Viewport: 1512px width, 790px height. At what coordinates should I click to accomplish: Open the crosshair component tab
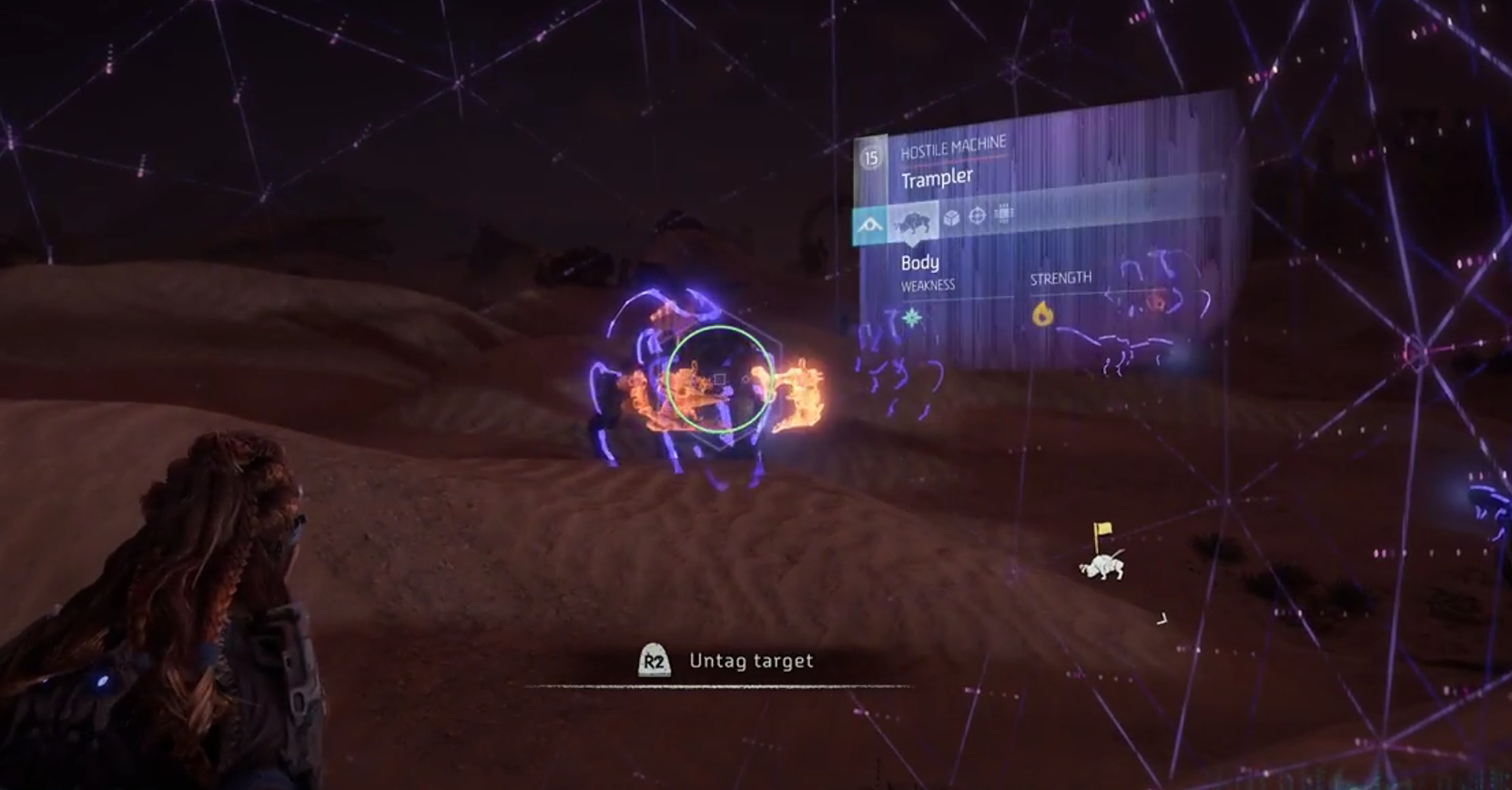coord(978,216)
